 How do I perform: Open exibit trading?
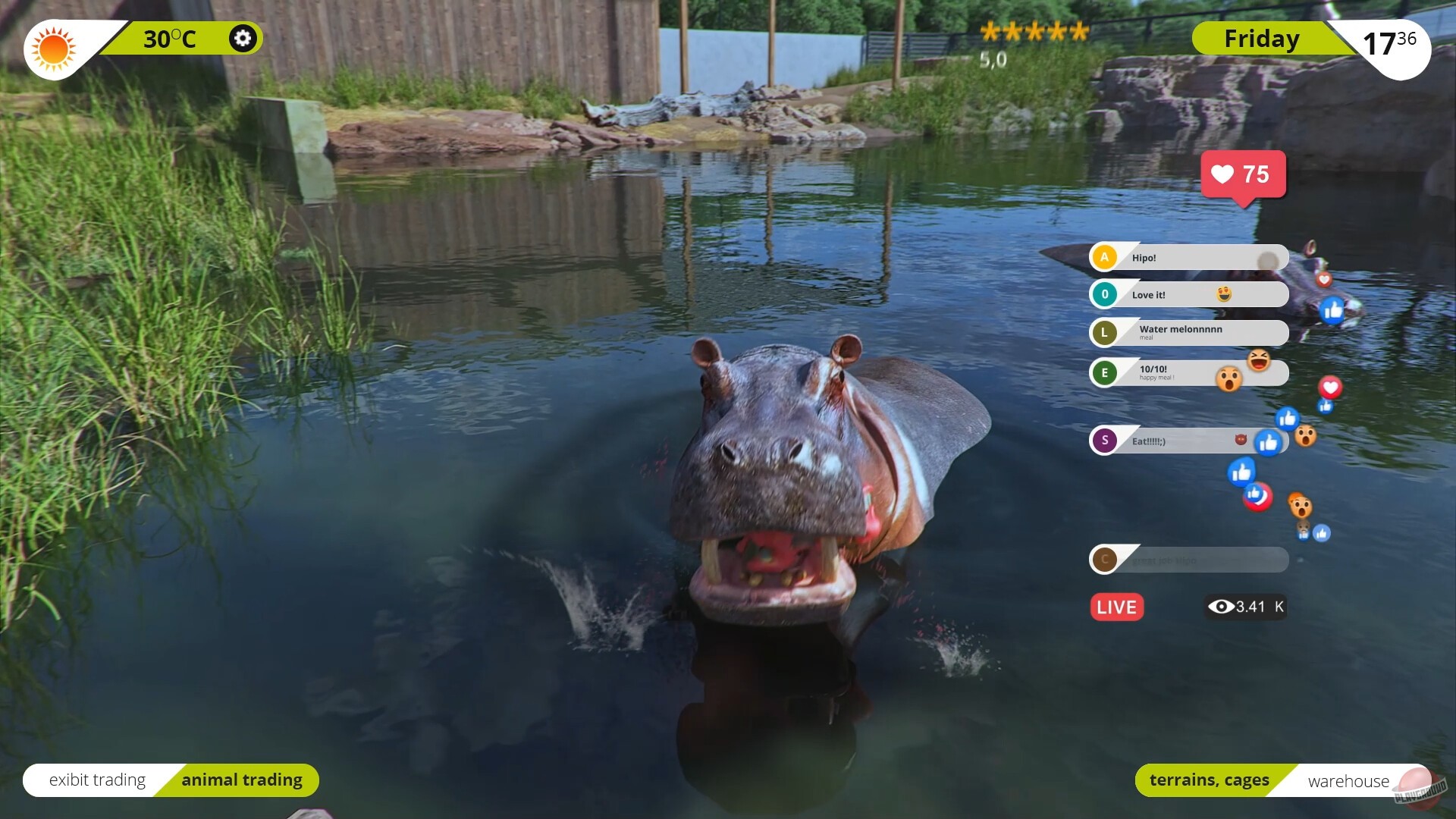pyautogui.click(x=96, y=780)
